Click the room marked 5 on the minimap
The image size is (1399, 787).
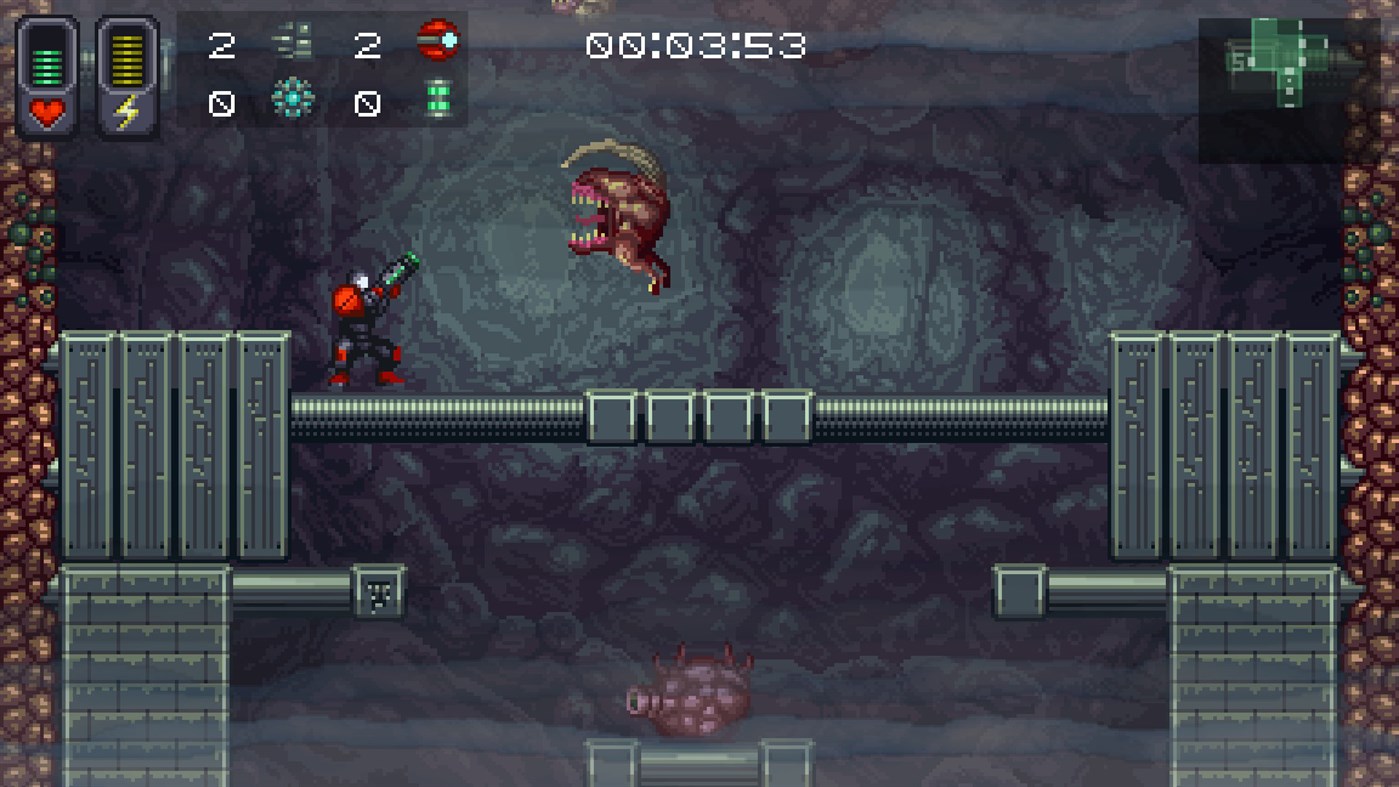pos(1239,60)
